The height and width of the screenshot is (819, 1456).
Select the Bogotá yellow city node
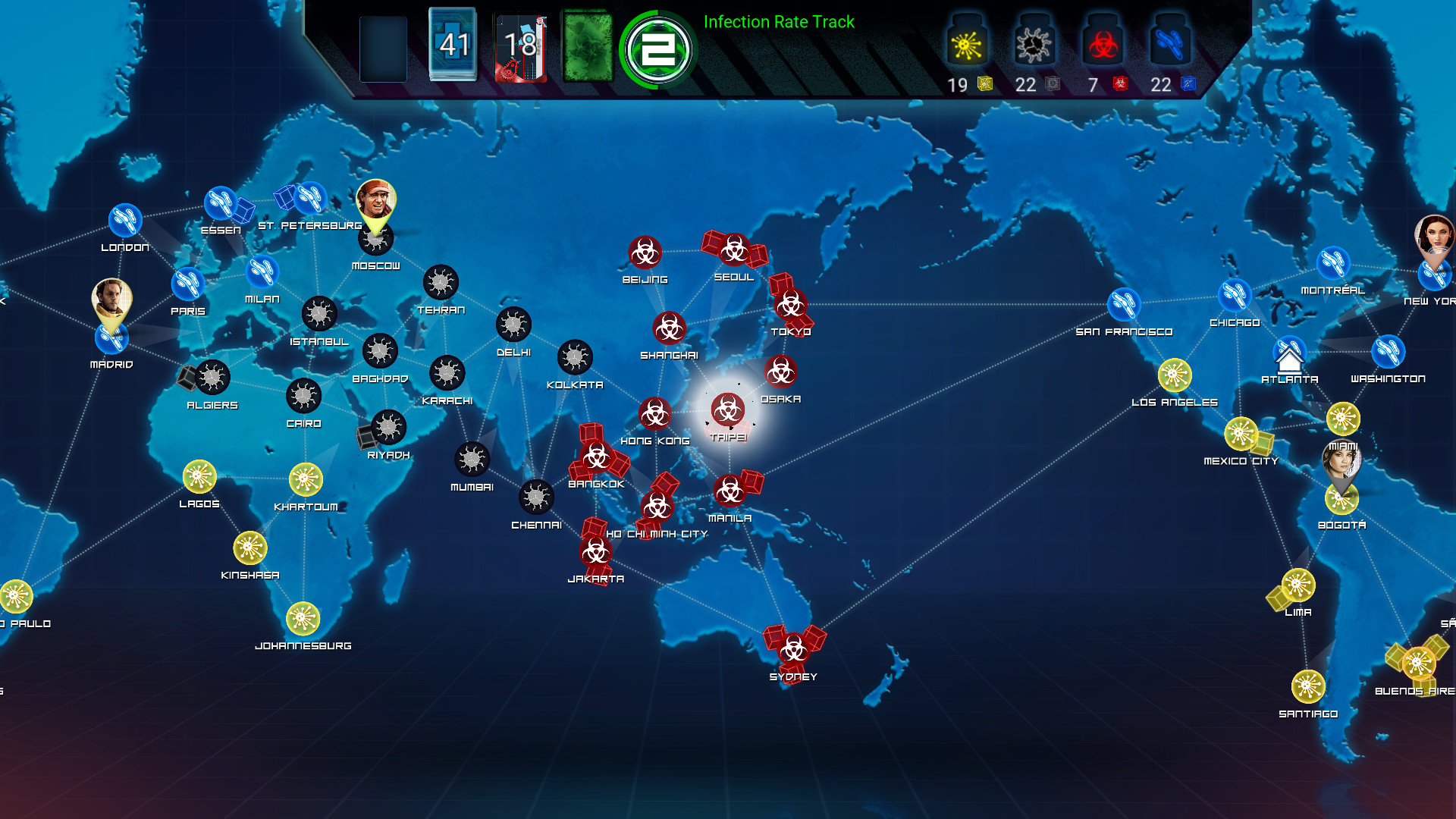[x=1342, y=499]
